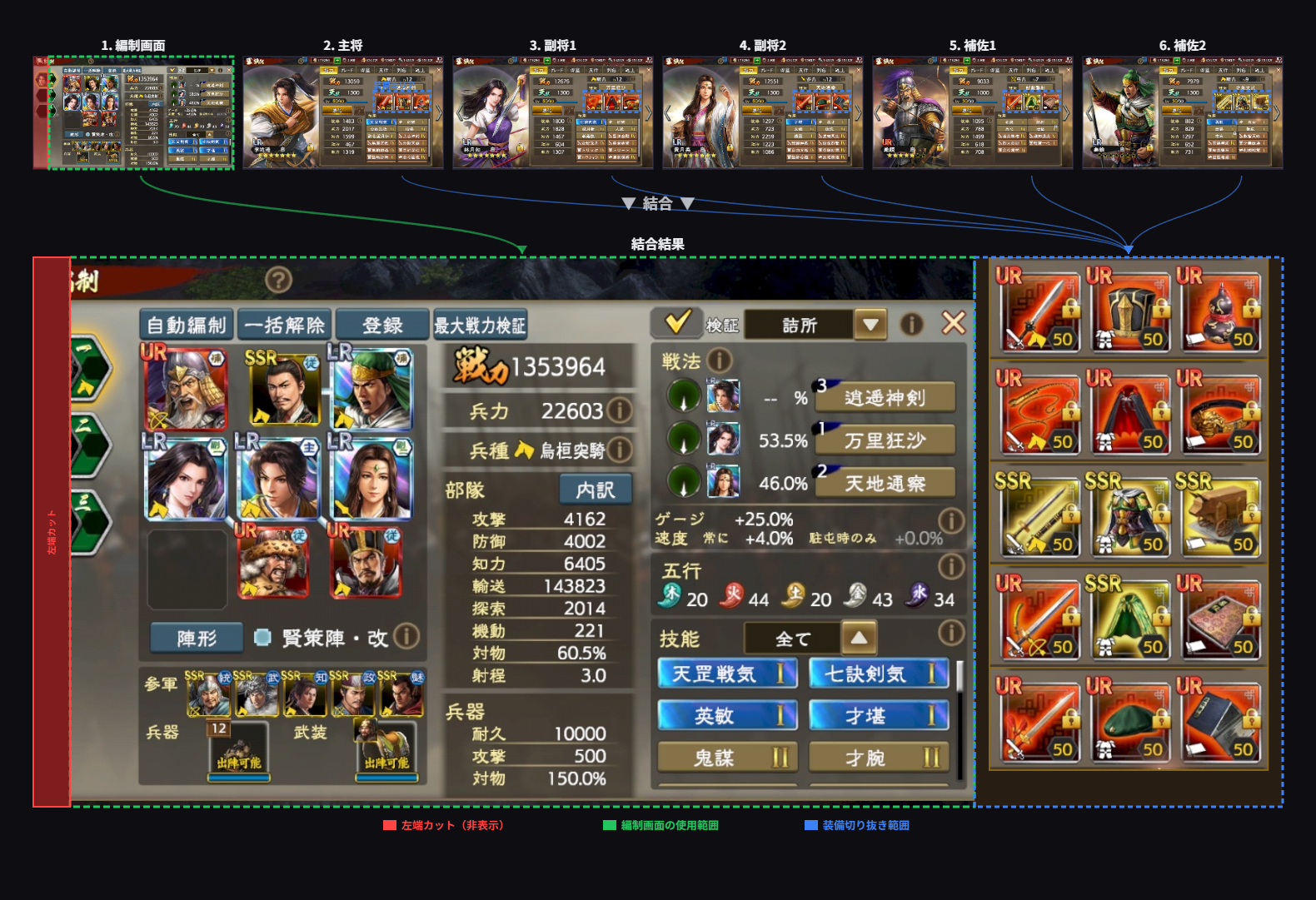This screenshot has height=900, width=1316.
Task: Select 一括解除 to remove all units
Action: 285,325
